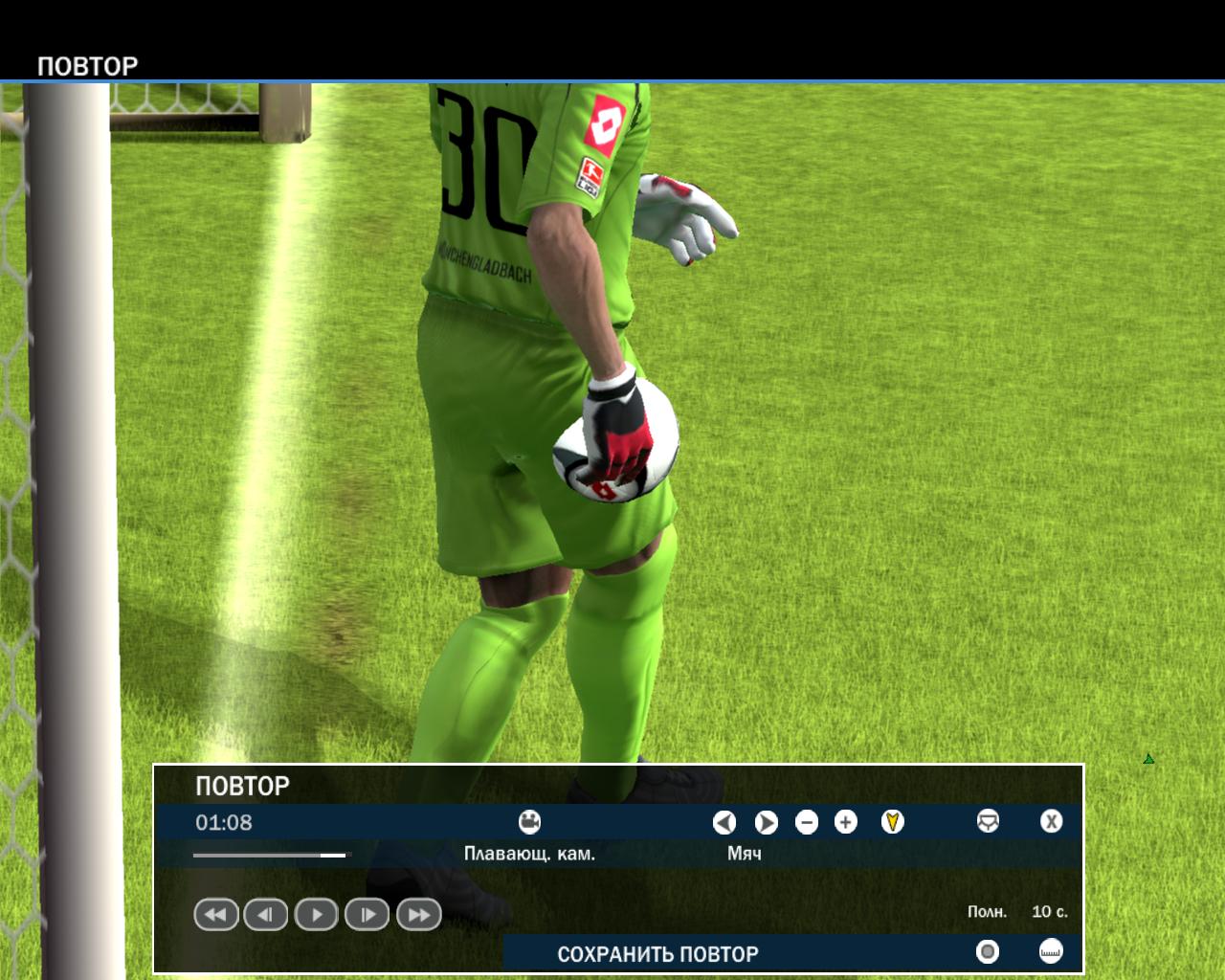The height and width of the screenshot is (980, 1225).
Task: Click the icon left of the X button
Action: click(988, 822)
